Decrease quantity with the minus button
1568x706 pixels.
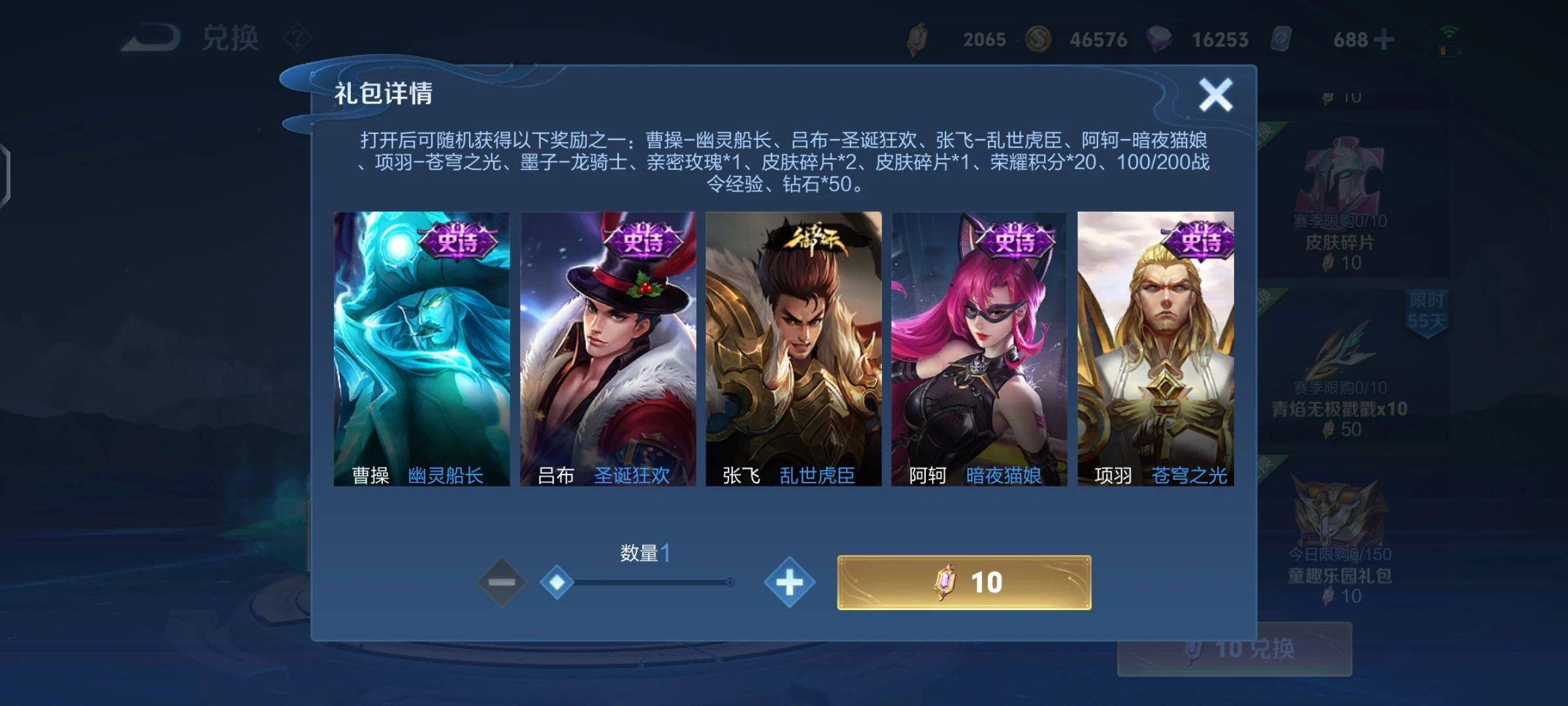pos(501,582)
